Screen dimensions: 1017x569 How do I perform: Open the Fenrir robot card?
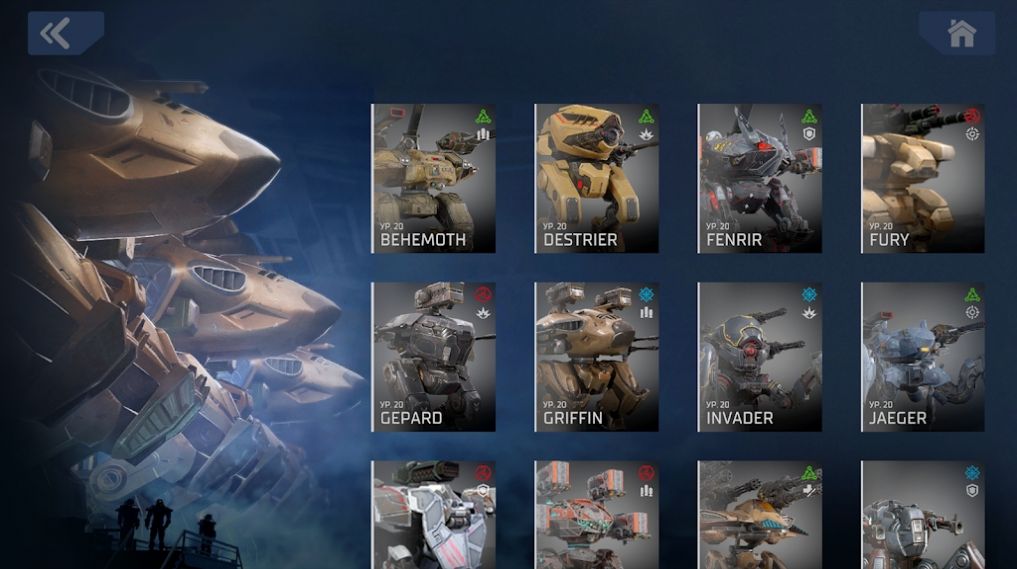click(759, 178)
